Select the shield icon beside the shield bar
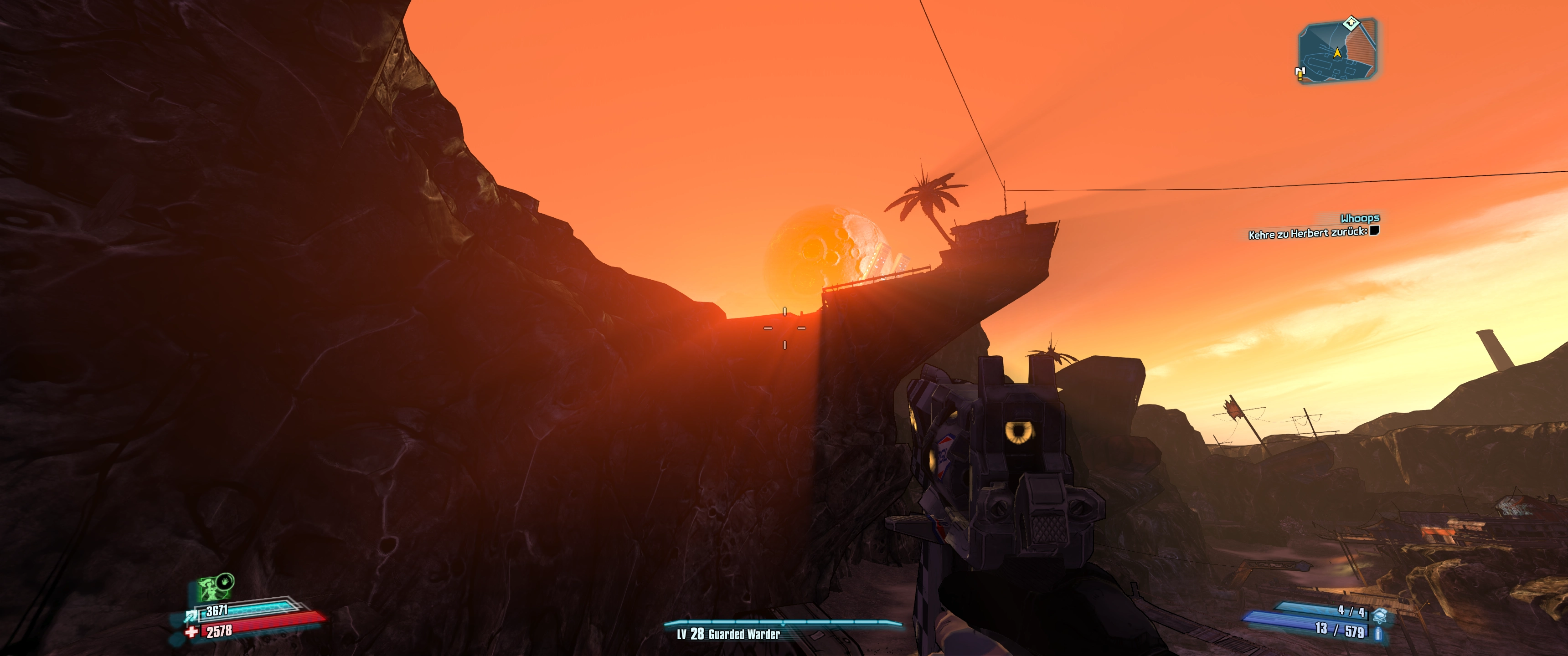Screen dimensions: 1568x656 coord(191,616)
